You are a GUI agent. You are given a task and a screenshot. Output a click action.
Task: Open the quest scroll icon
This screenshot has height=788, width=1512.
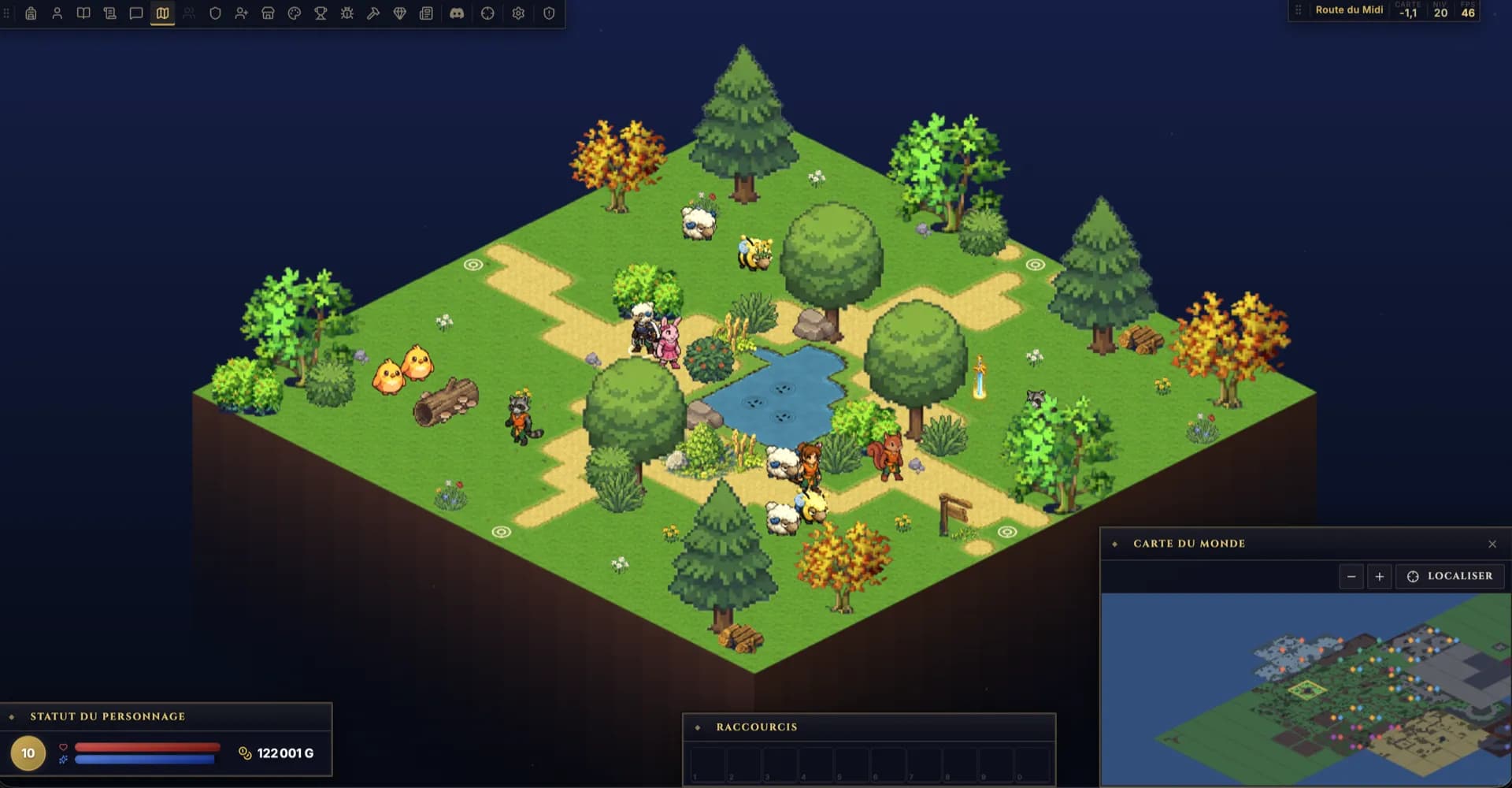[x=109, y=13]
